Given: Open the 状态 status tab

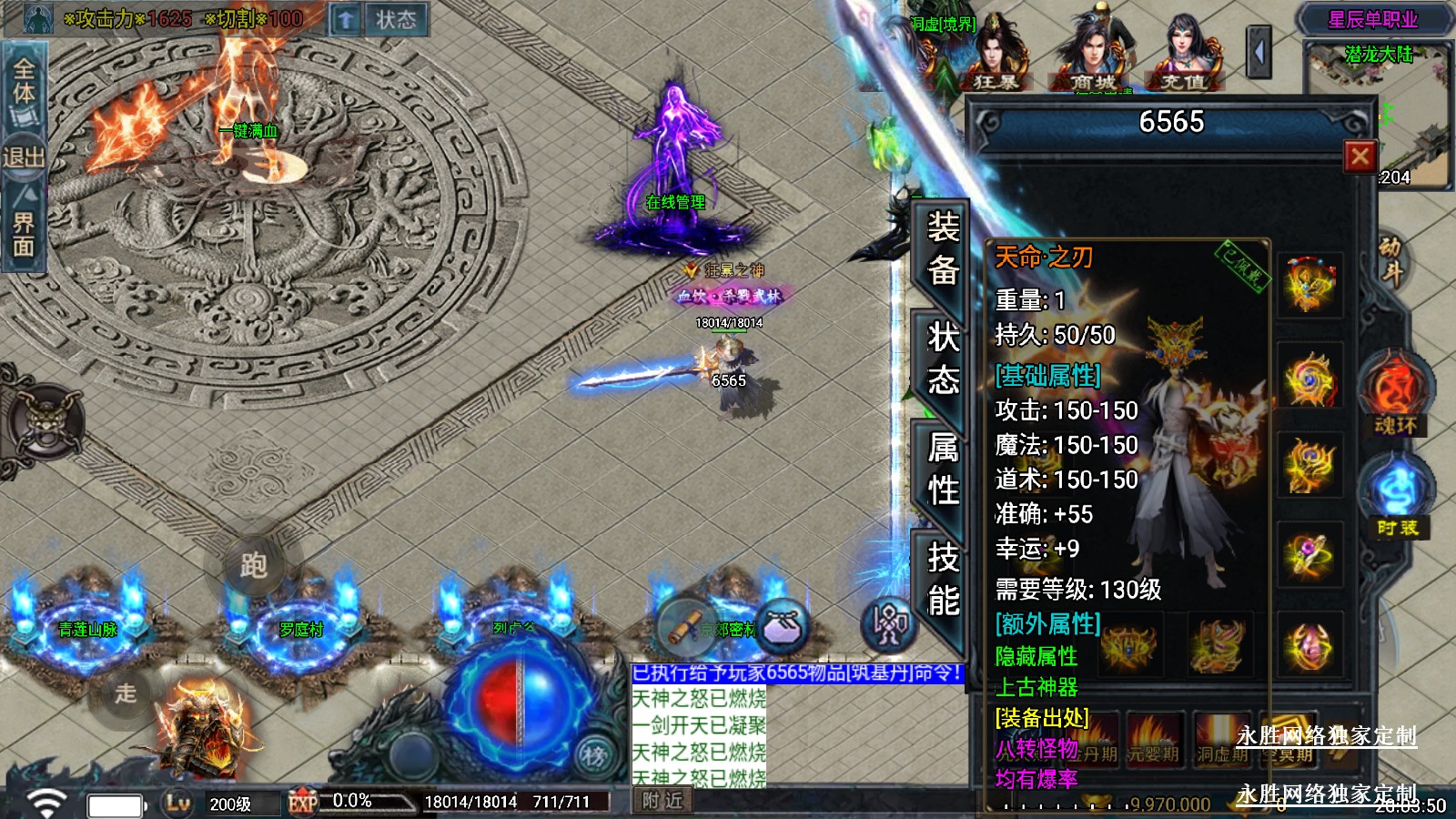Looking at the screenshot, I should (x=943, y=359).
